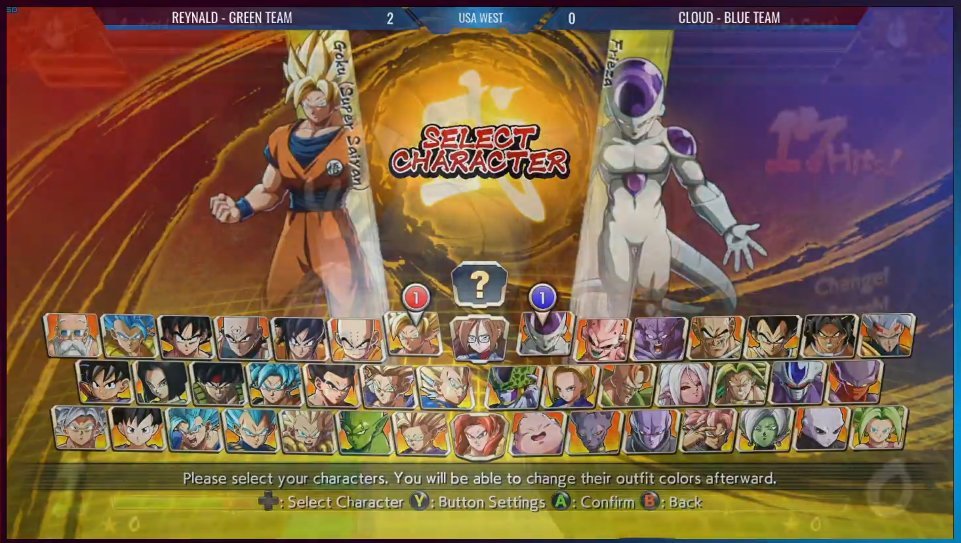Pick Jiren's portrait tile
961x543 pixels.
click(x=822, y=429)
